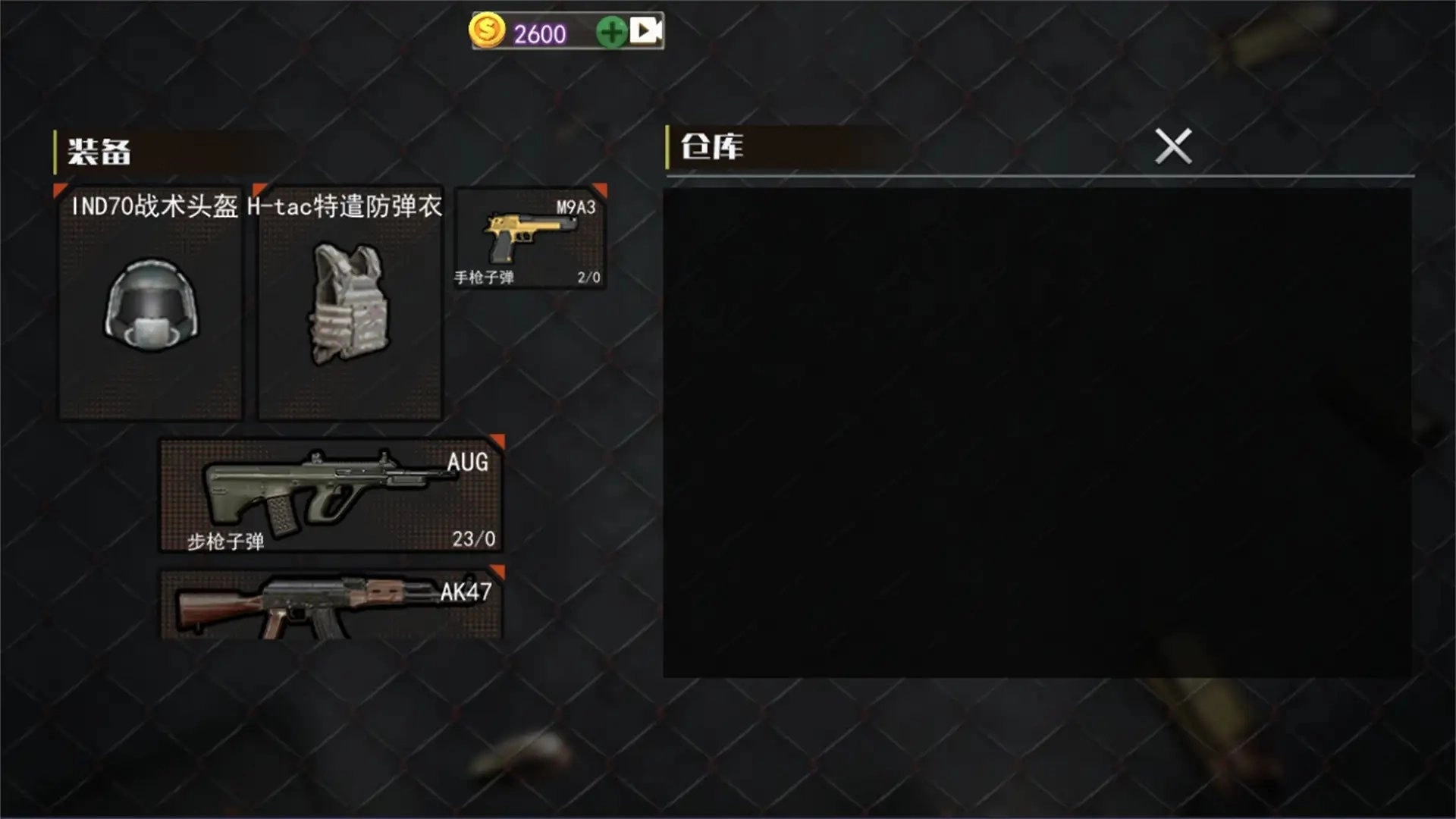Watch a video ad for coins
1456x819 pixels.
(645, 31)
